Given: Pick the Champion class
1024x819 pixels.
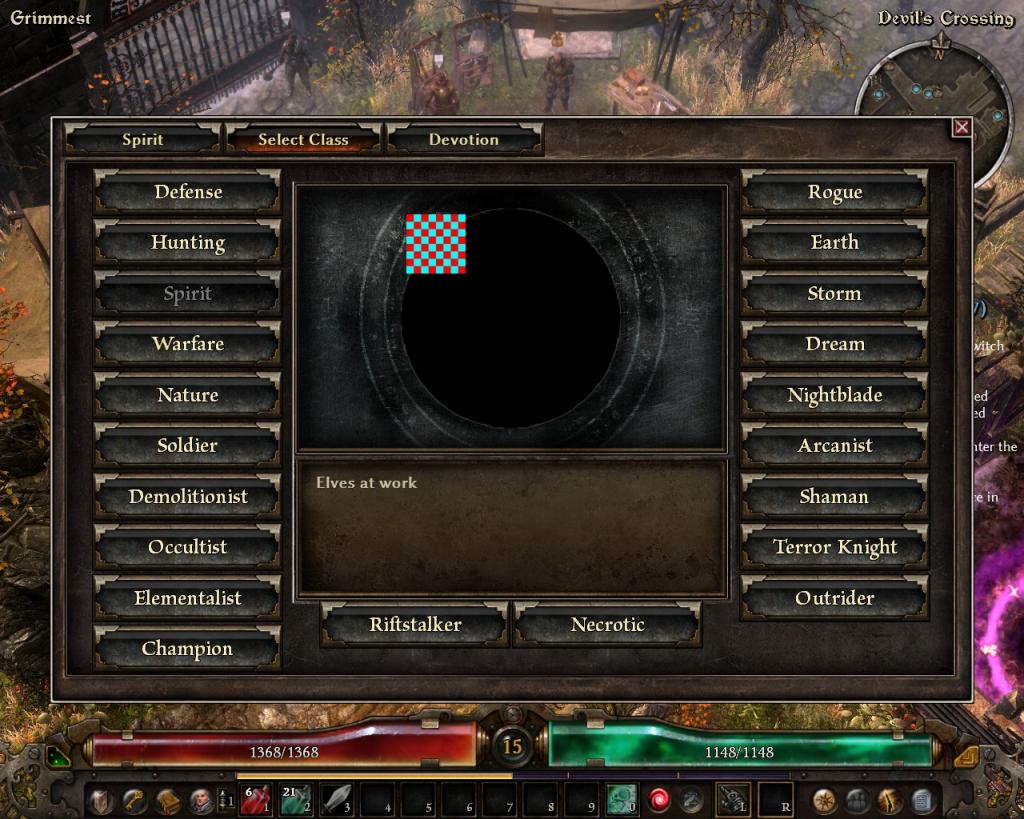Looking at the screenshot, I should (x=187, y=649).
